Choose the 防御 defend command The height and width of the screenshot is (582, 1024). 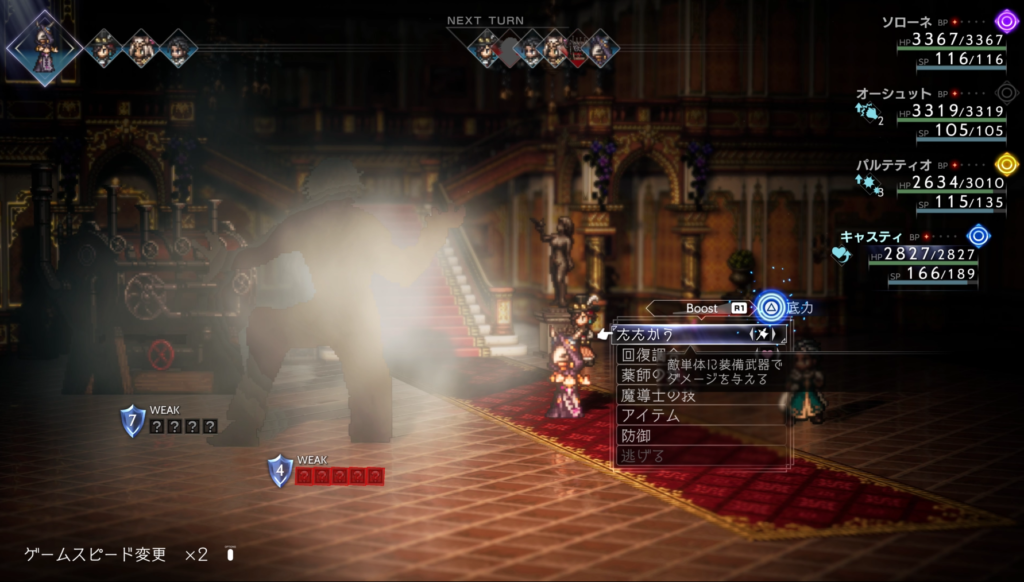636,436
